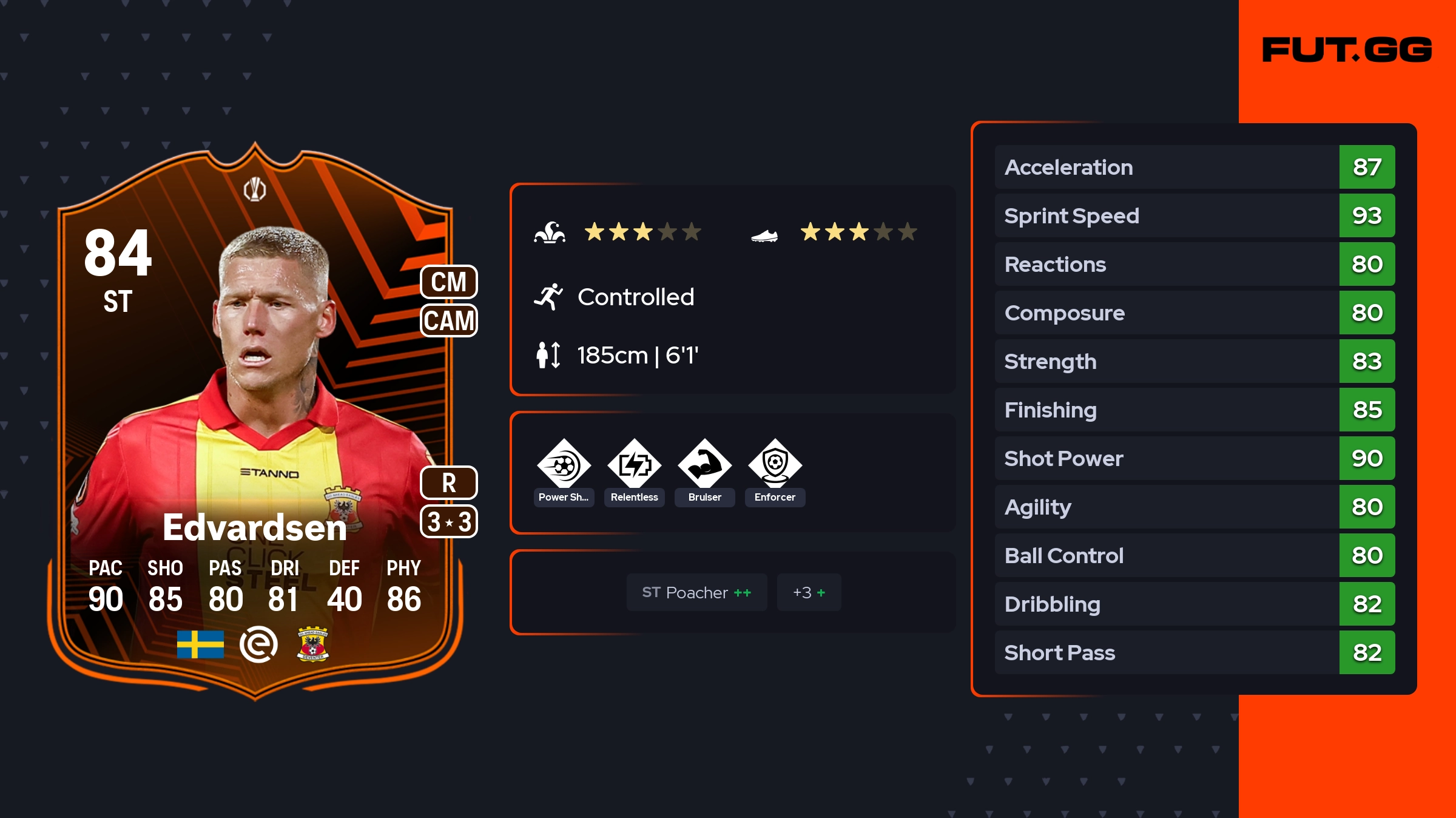Click the Acceleration stat row

1194,167
